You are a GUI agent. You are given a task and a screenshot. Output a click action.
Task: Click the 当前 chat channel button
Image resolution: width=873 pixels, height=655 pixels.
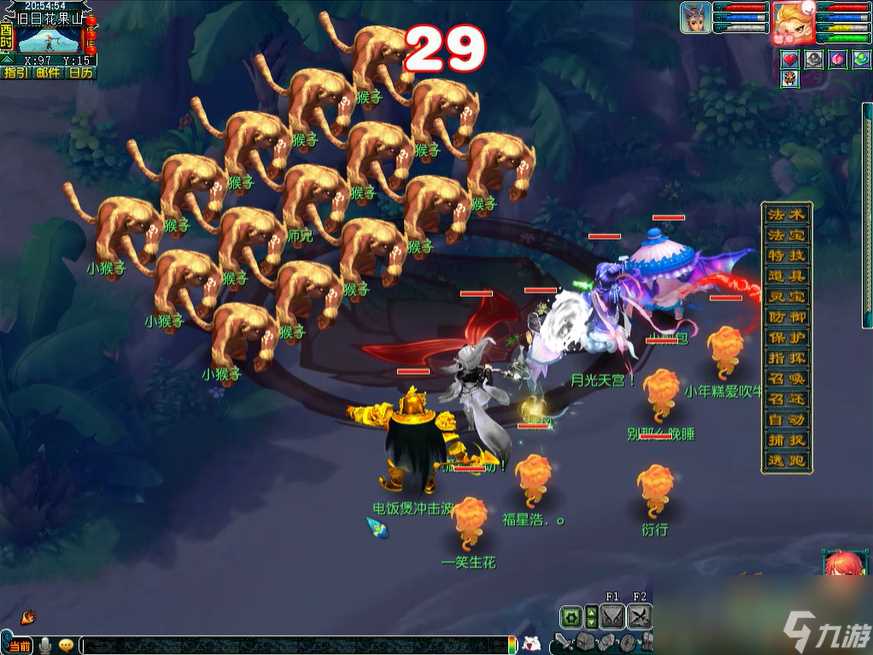pyautogui.click(x=20, y=646)
